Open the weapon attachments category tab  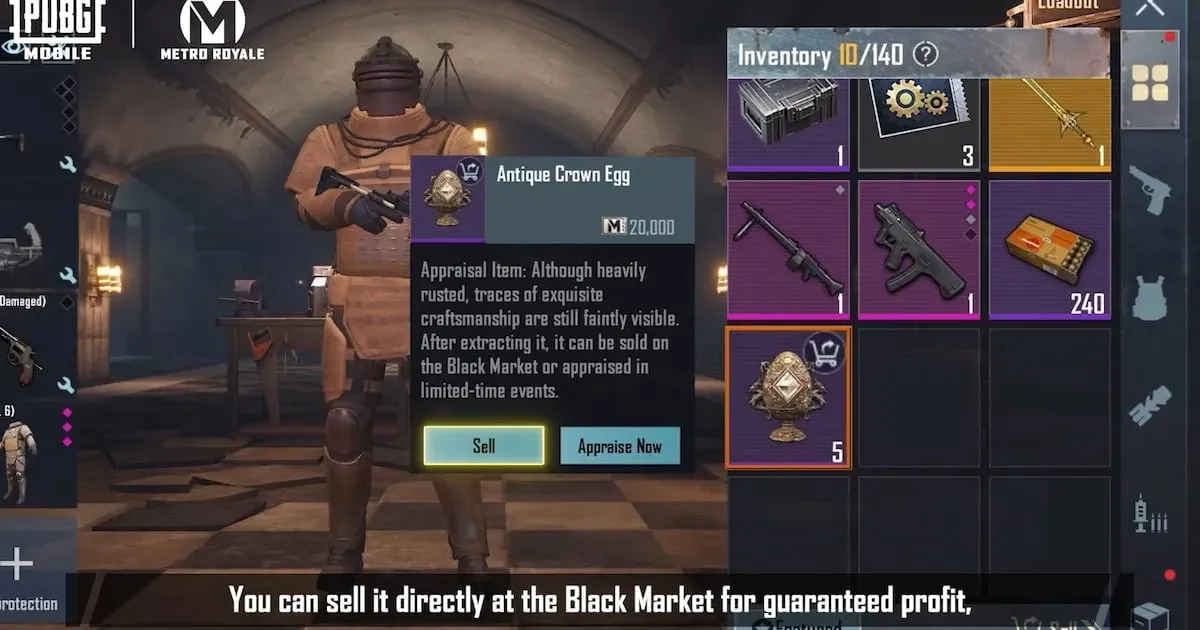point(1150,407)
